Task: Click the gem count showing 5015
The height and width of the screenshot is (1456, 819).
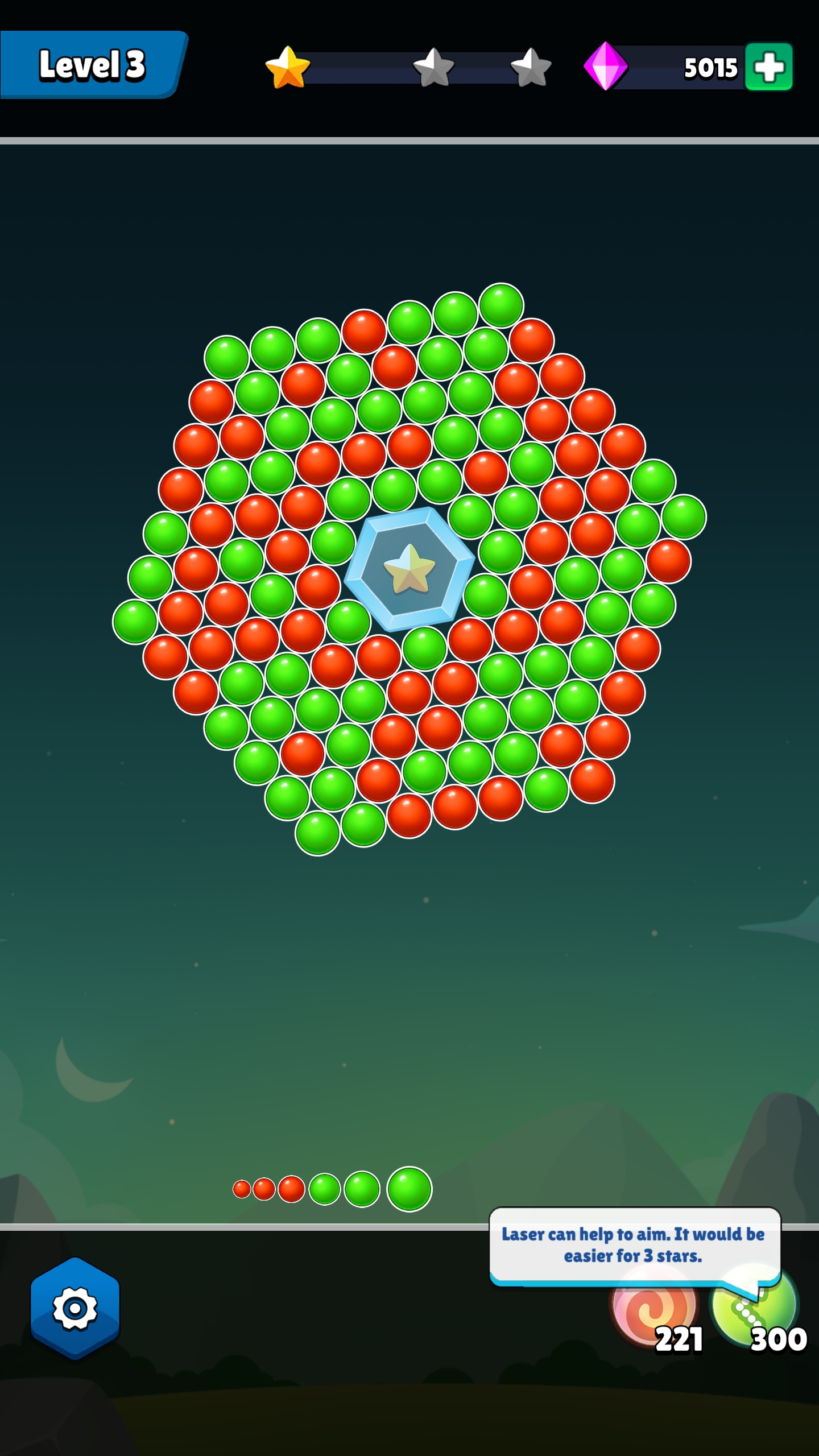Action: (x=709, y=67)
